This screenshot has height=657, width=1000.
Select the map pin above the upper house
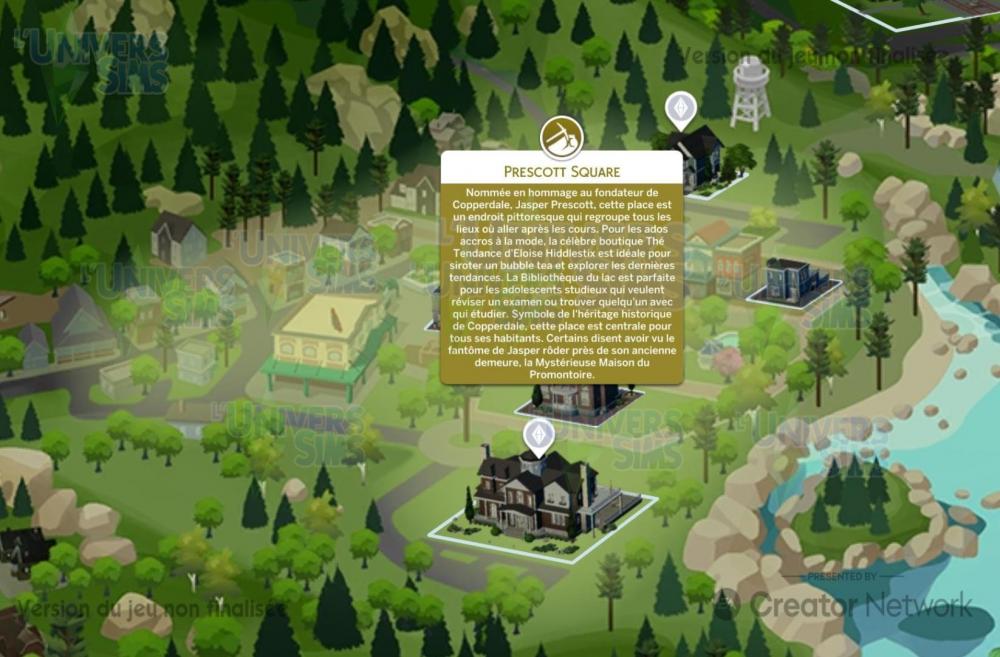680,110
